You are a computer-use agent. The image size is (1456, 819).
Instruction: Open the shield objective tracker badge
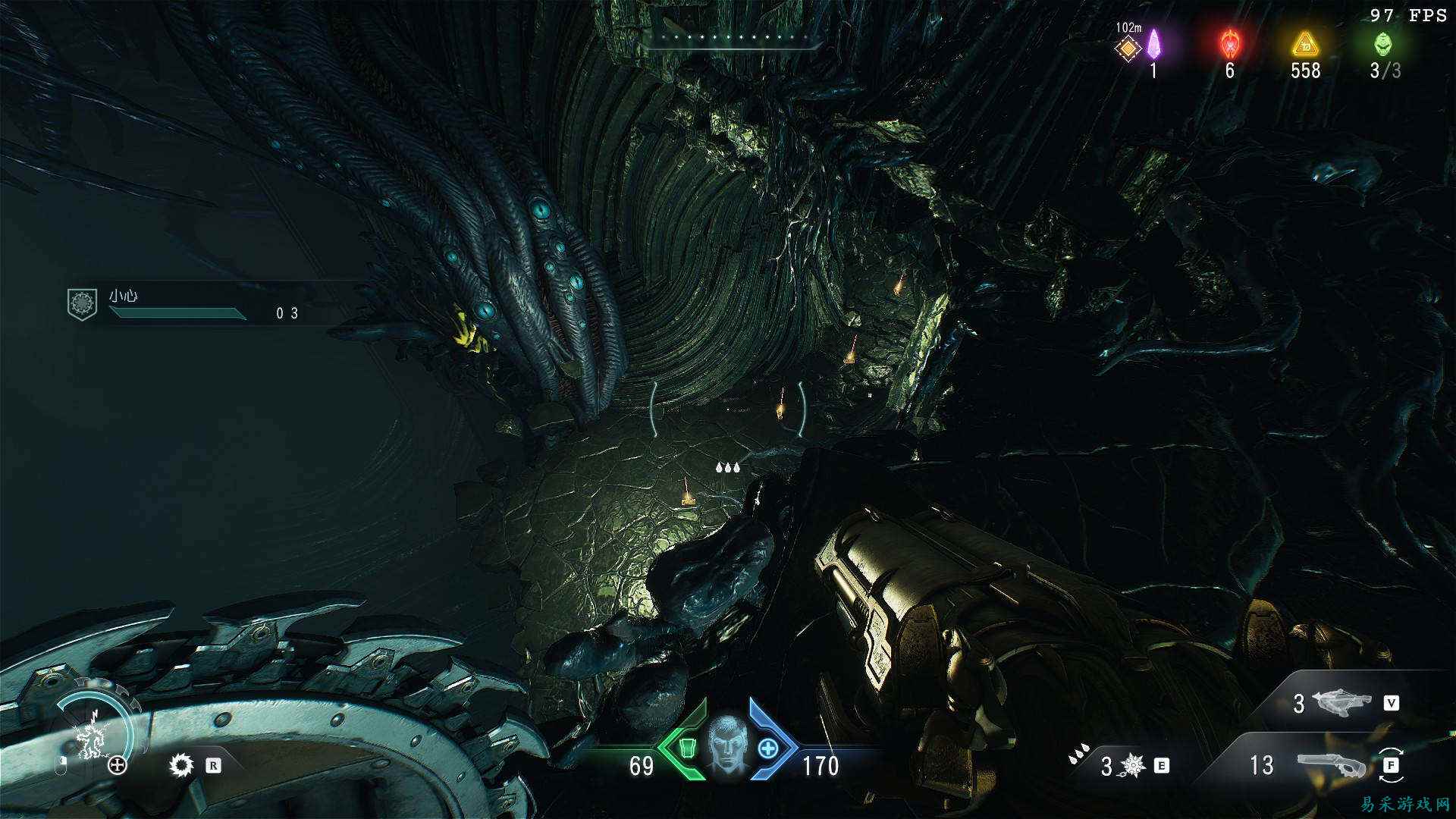coord(81,303)
